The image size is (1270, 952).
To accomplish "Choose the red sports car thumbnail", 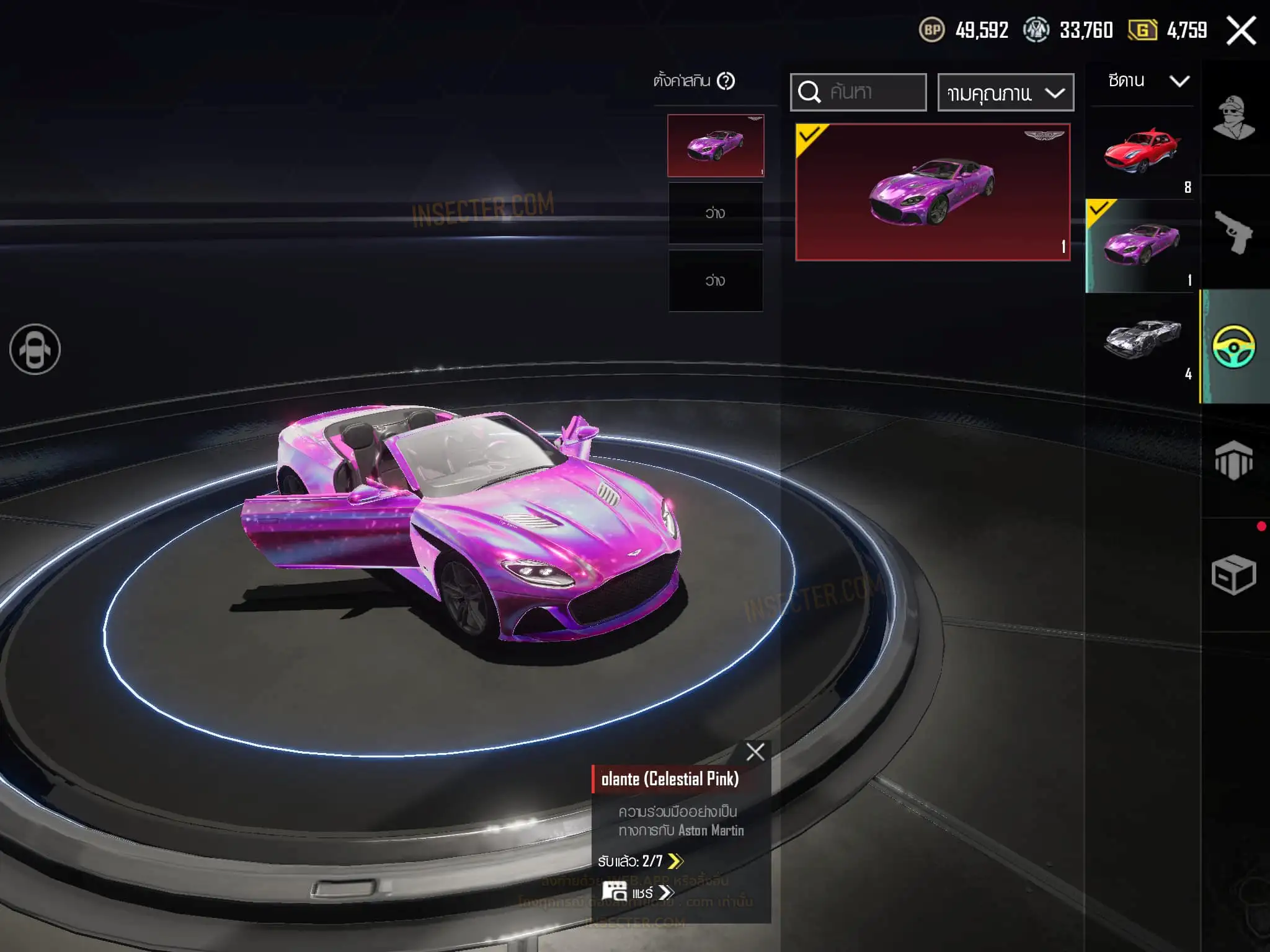I will coord(1142,152).
